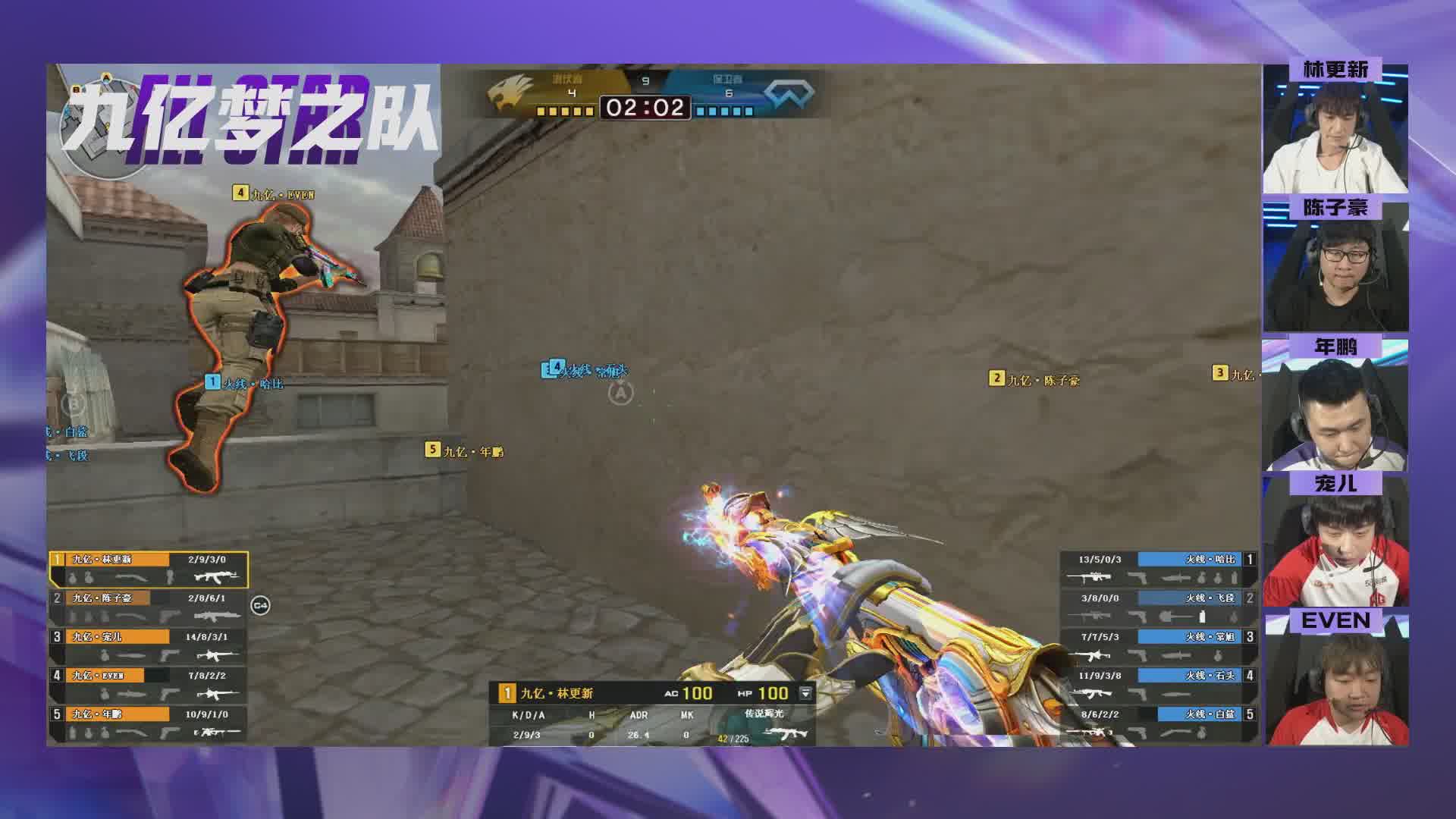The width and height of the screenshot is (1456, 819).
Task: Choose the 年鹏 webcam thumbnail
Action: 1335,406
